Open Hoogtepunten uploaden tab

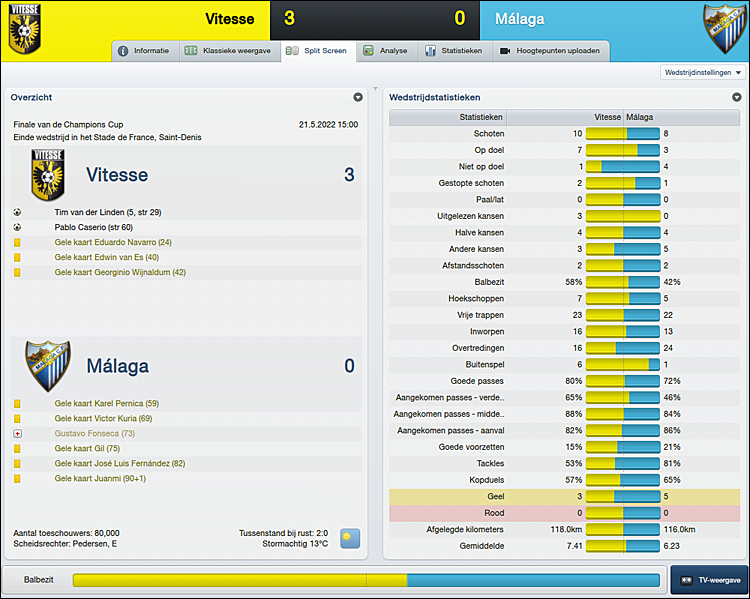click(551, 50)
